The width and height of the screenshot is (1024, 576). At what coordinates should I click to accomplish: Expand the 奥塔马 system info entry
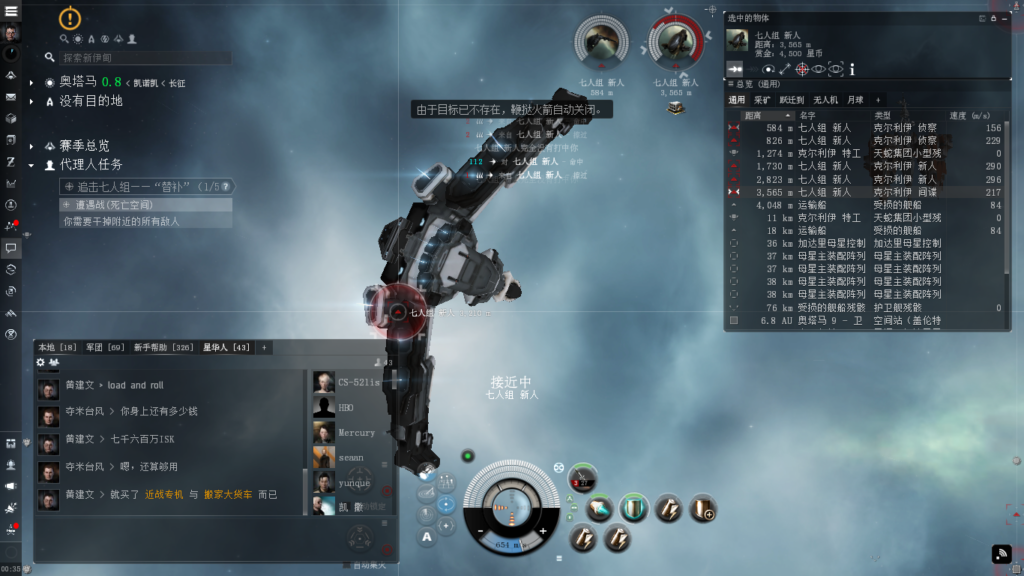pos(33,82)
